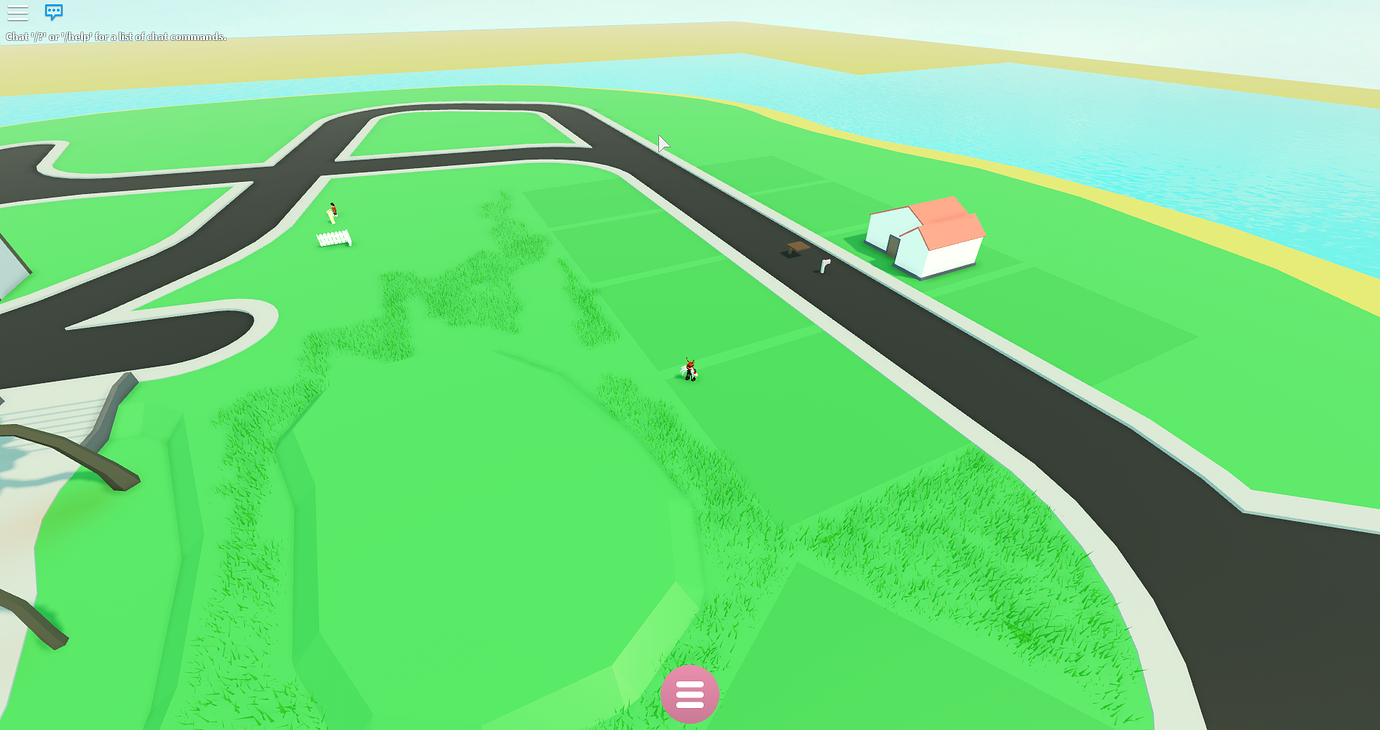
Task: Click the wooden sign across from the house
Action: (x=797, y=248)
